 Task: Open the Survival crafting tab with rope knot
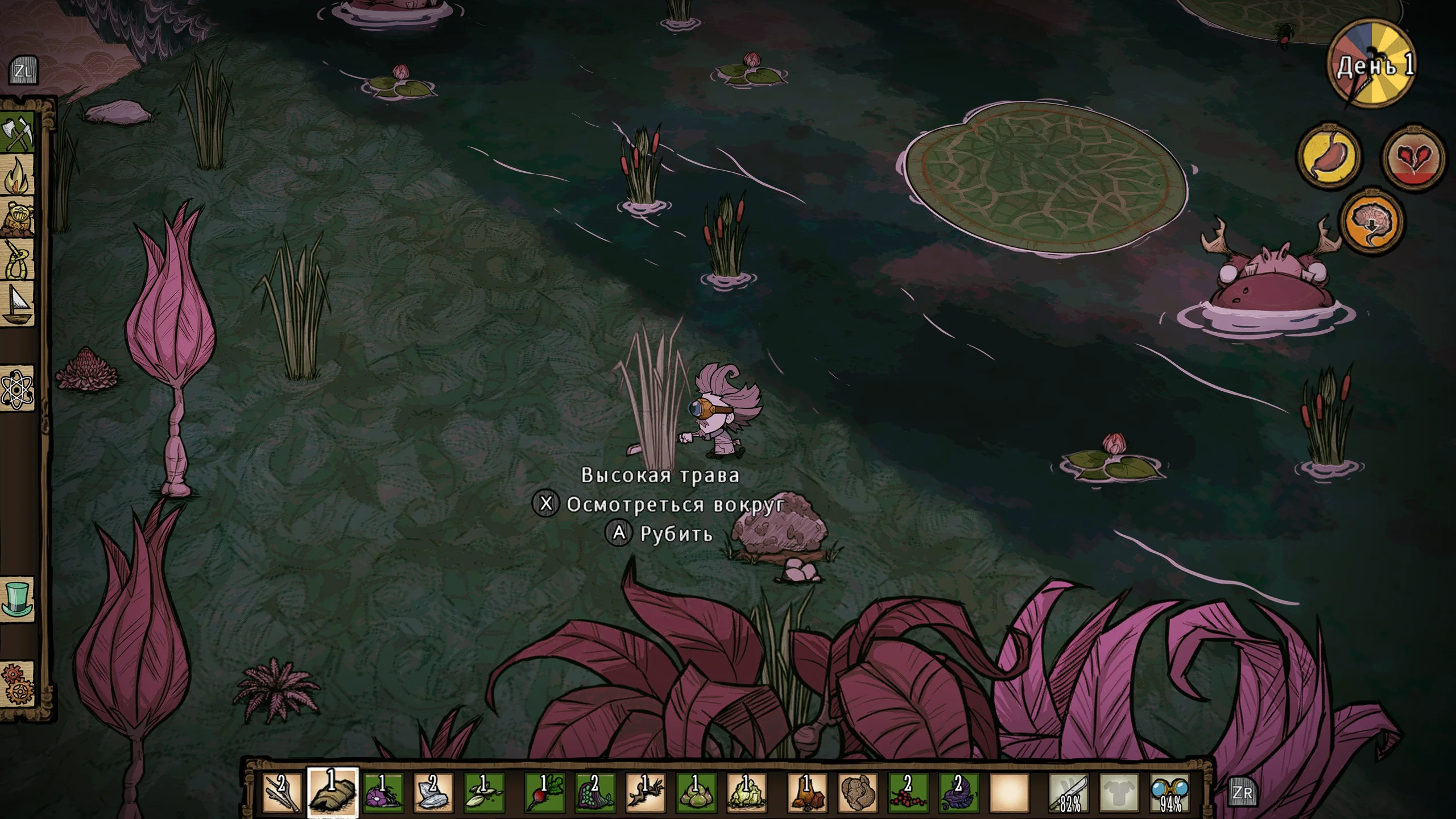click(x=18, y=260)
